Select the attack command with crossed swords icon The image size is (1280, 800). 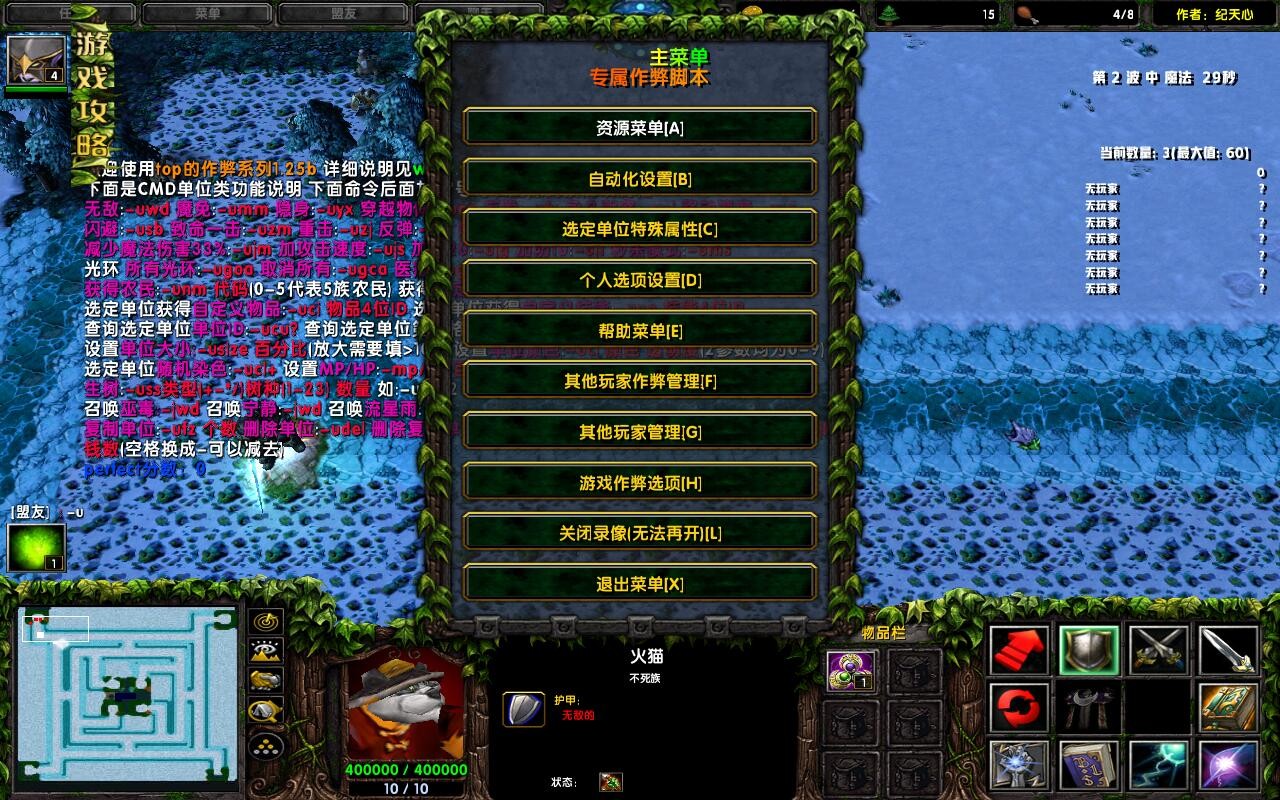(1159, 648)
